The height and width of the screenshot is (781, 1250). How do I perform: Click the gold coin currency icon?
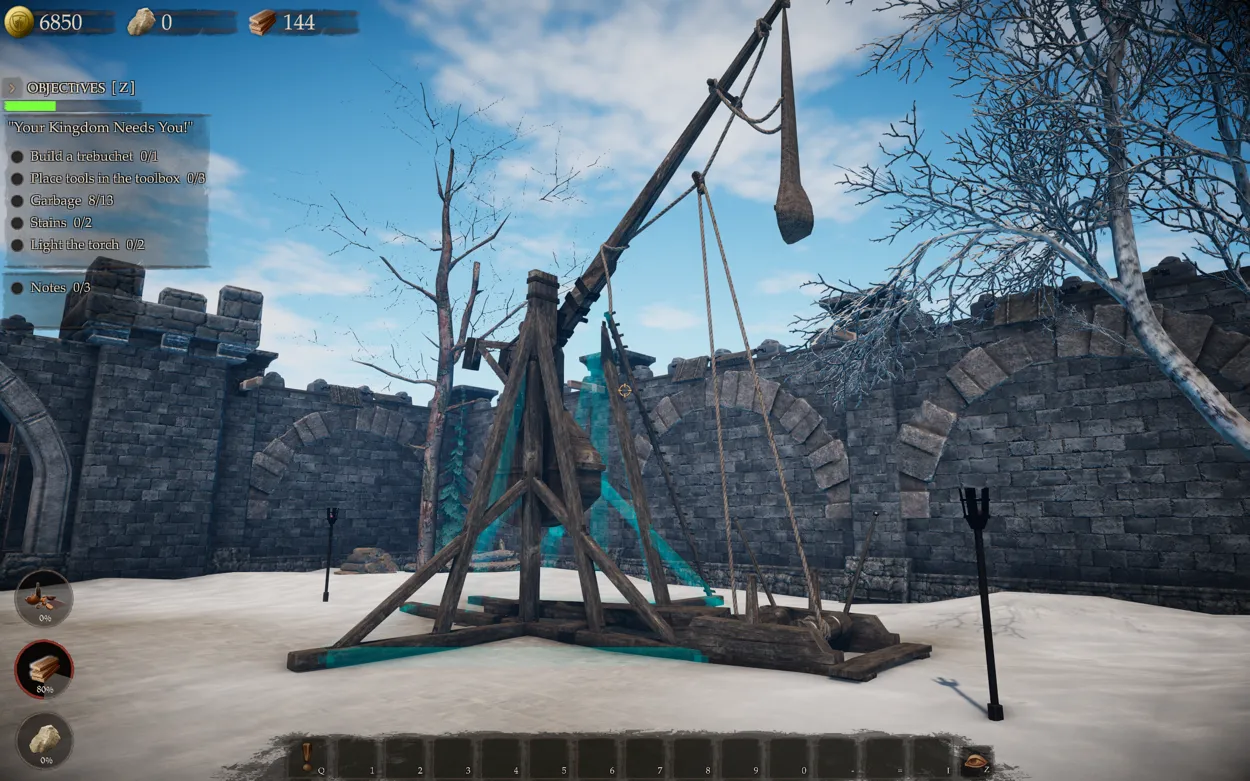(x=19, y=22)
